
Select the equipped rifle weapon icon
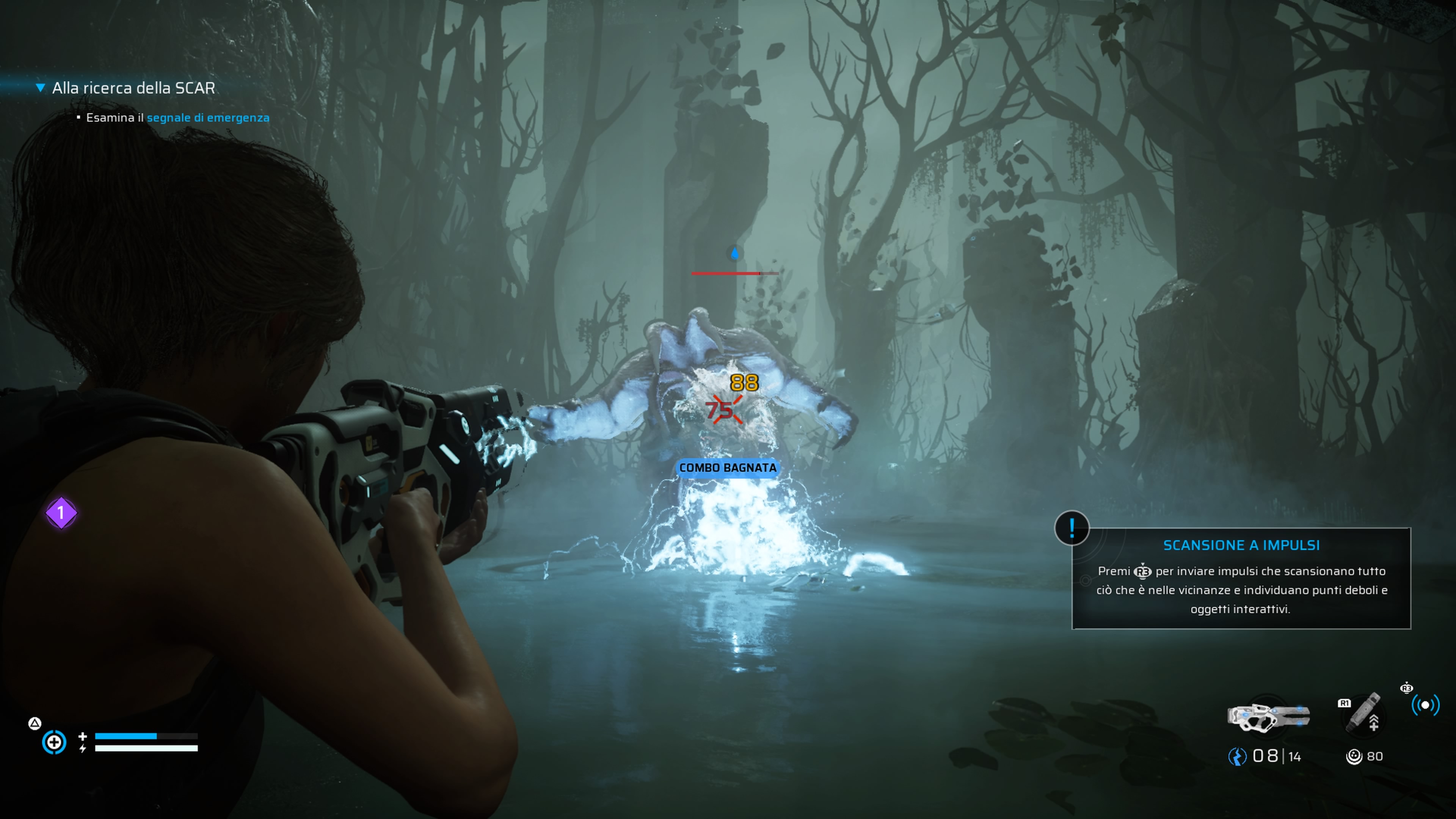(1268, 716)
